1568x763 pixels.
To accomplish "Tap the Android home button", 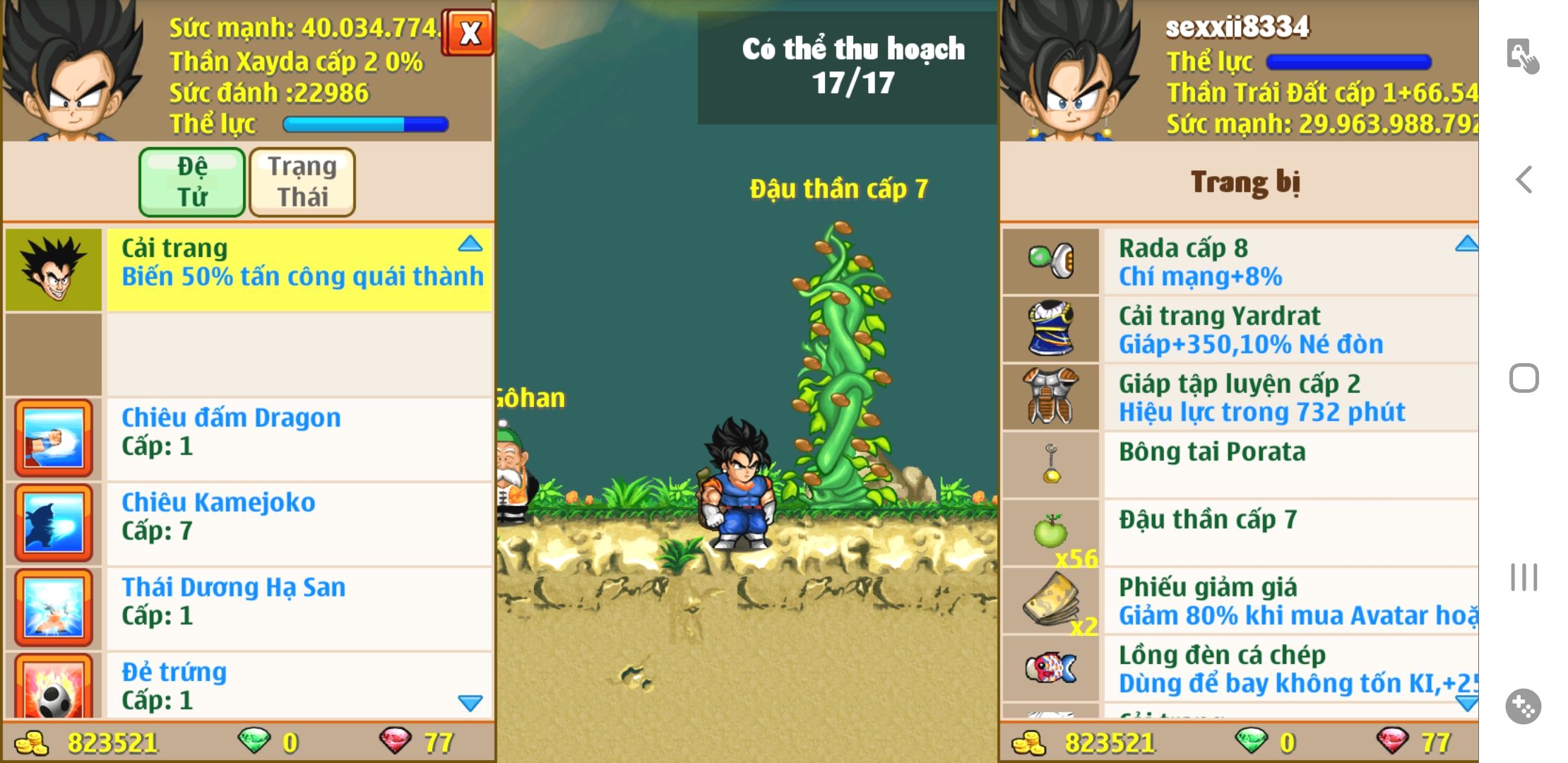I will (x=1524, y=379).
